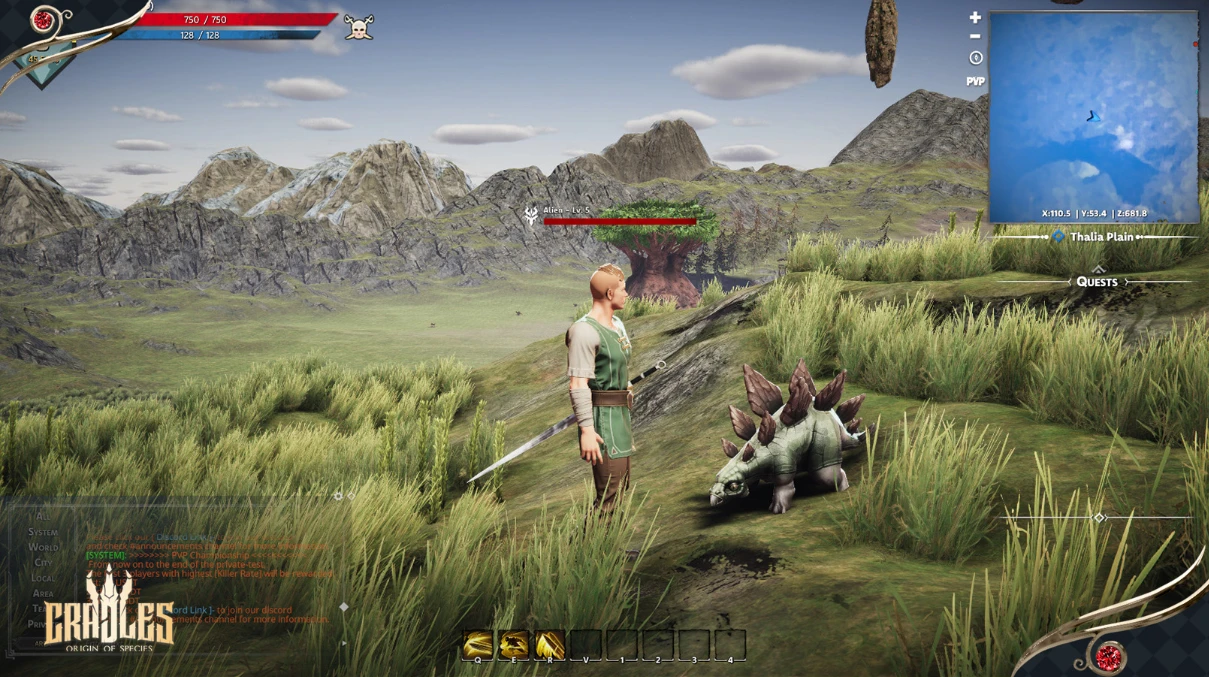Image resolution: width=1209 pixels, height=677 pixels.
Task: Zoom out the minimap with the minus button
Action: [x=976, y=37]
